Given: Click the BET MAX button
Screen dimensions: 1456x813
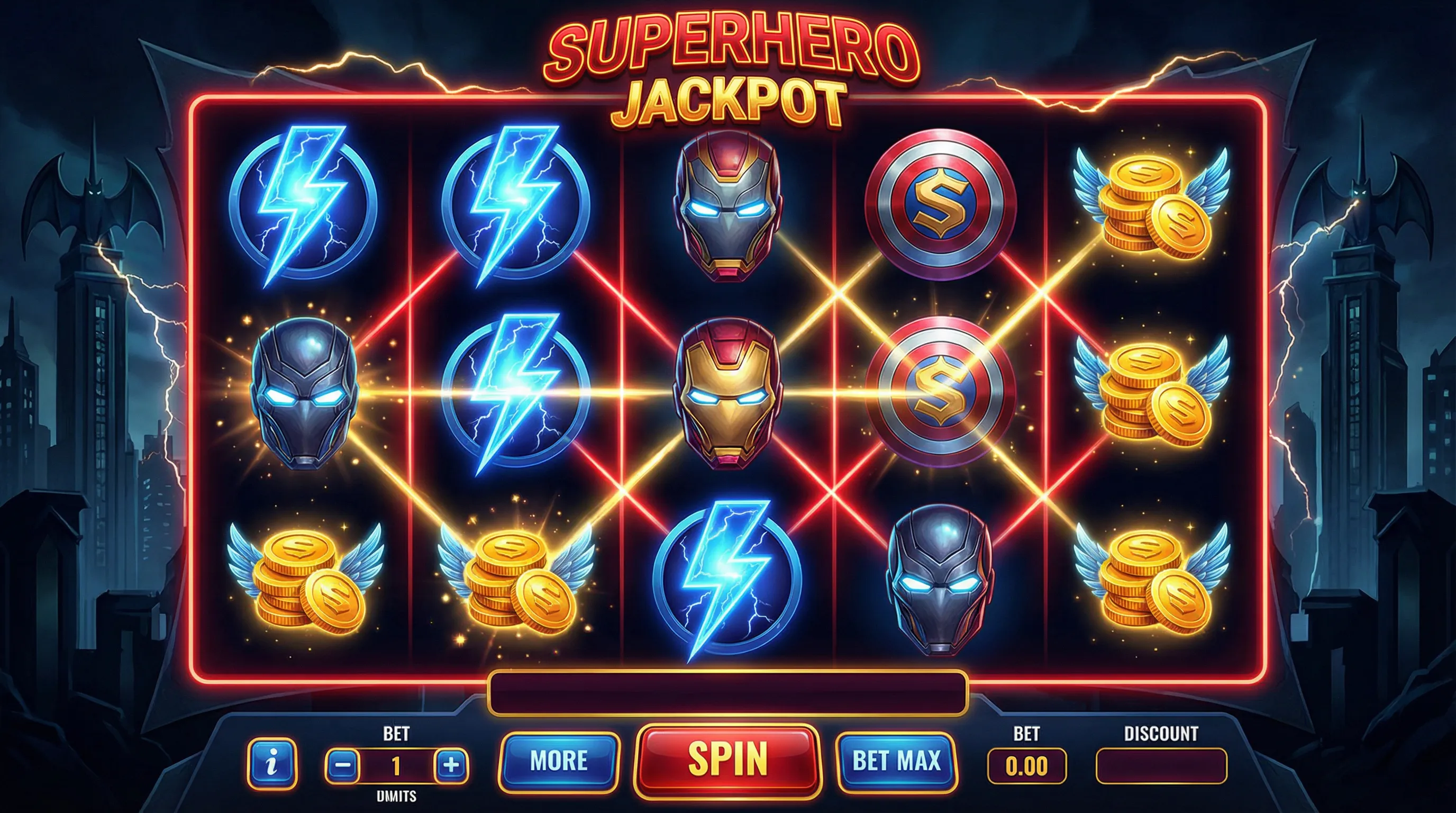Looking at the screenshot, I should tap(896, 761).
